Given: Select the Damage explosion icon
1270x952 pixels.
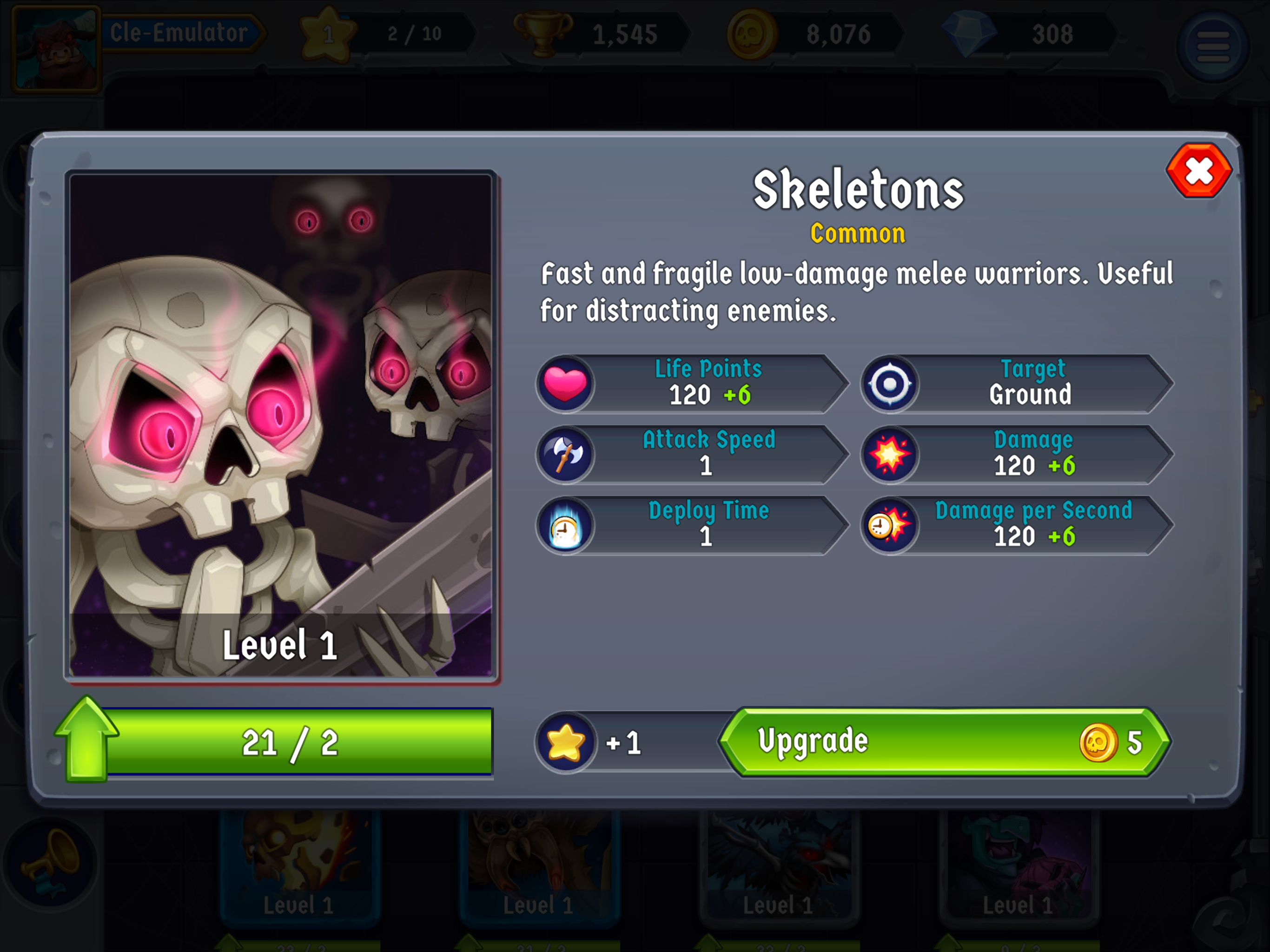Looking at the screenshot, I should [x=890, y=455].
